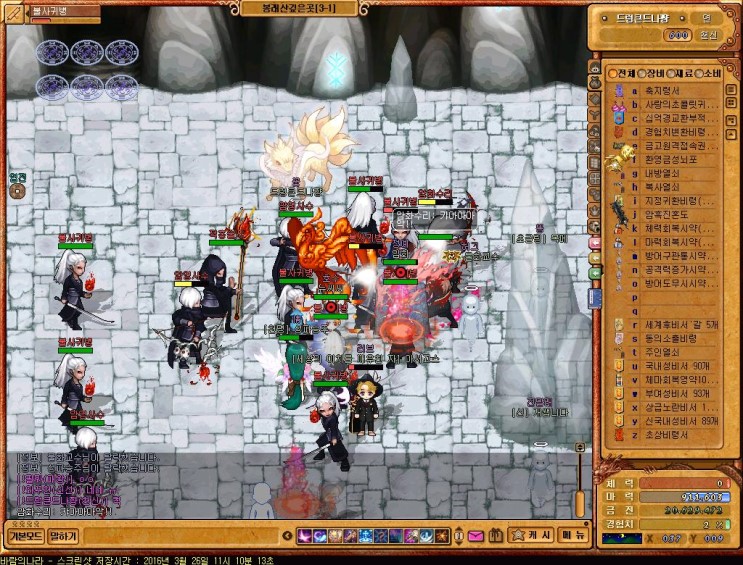Click the 기본모드 mode button
Image resolution: width=743 pixels, height=565 pixels.
24,536
